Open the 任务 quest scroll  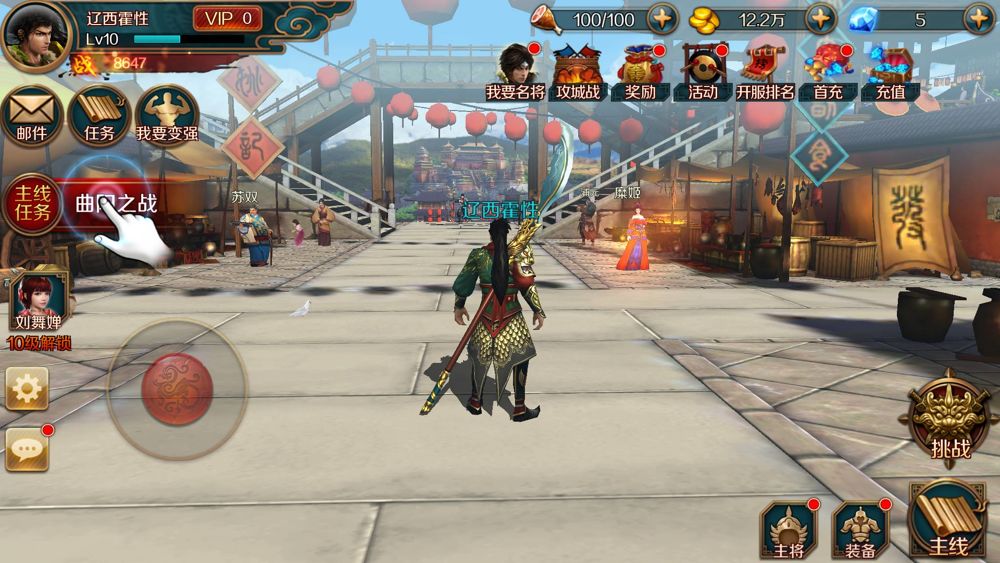(x=99, y=115)
